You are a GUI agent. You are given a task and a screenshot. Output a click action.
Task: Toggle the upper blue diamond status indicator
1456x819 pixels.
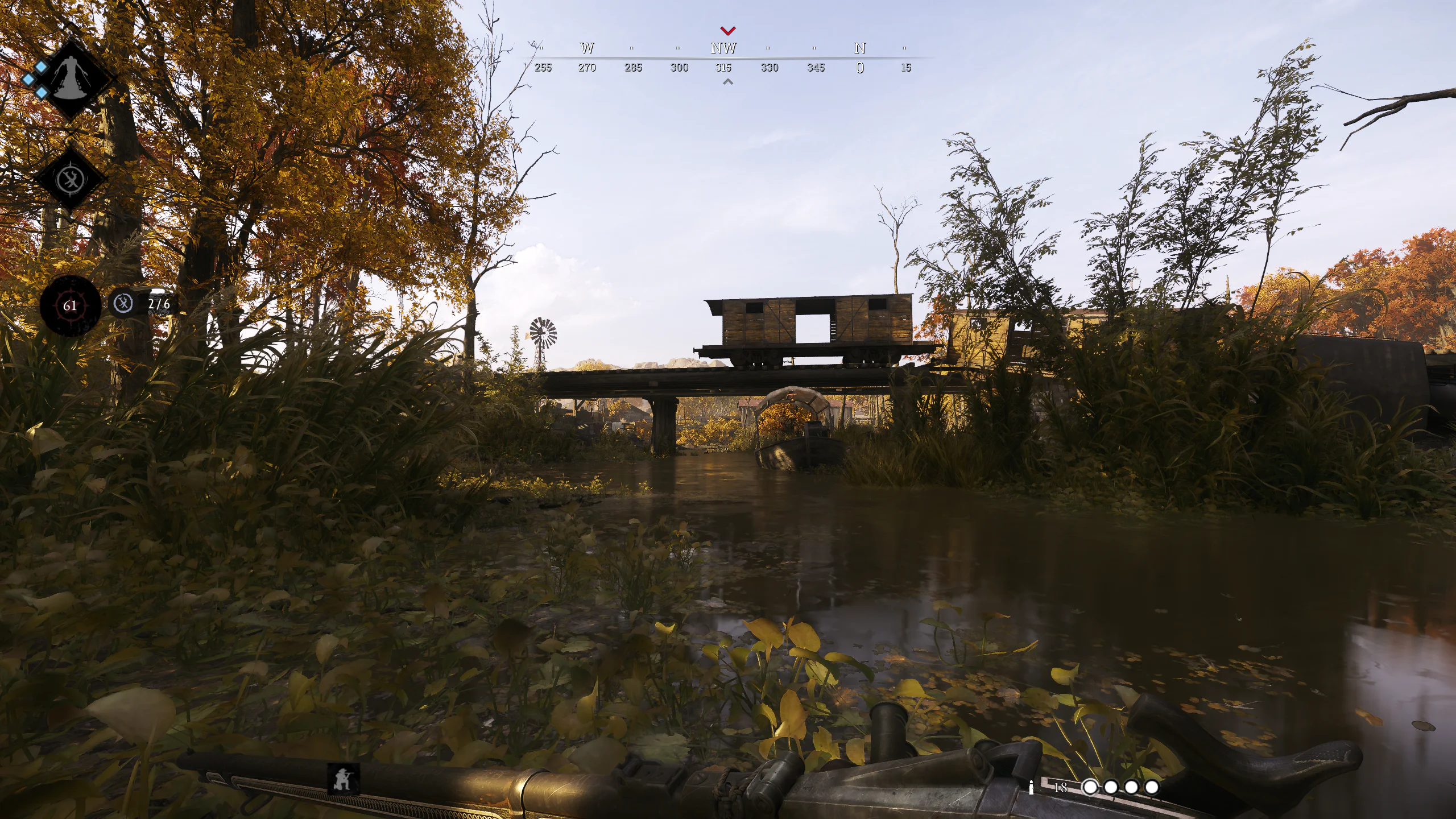tap(41, 67)
